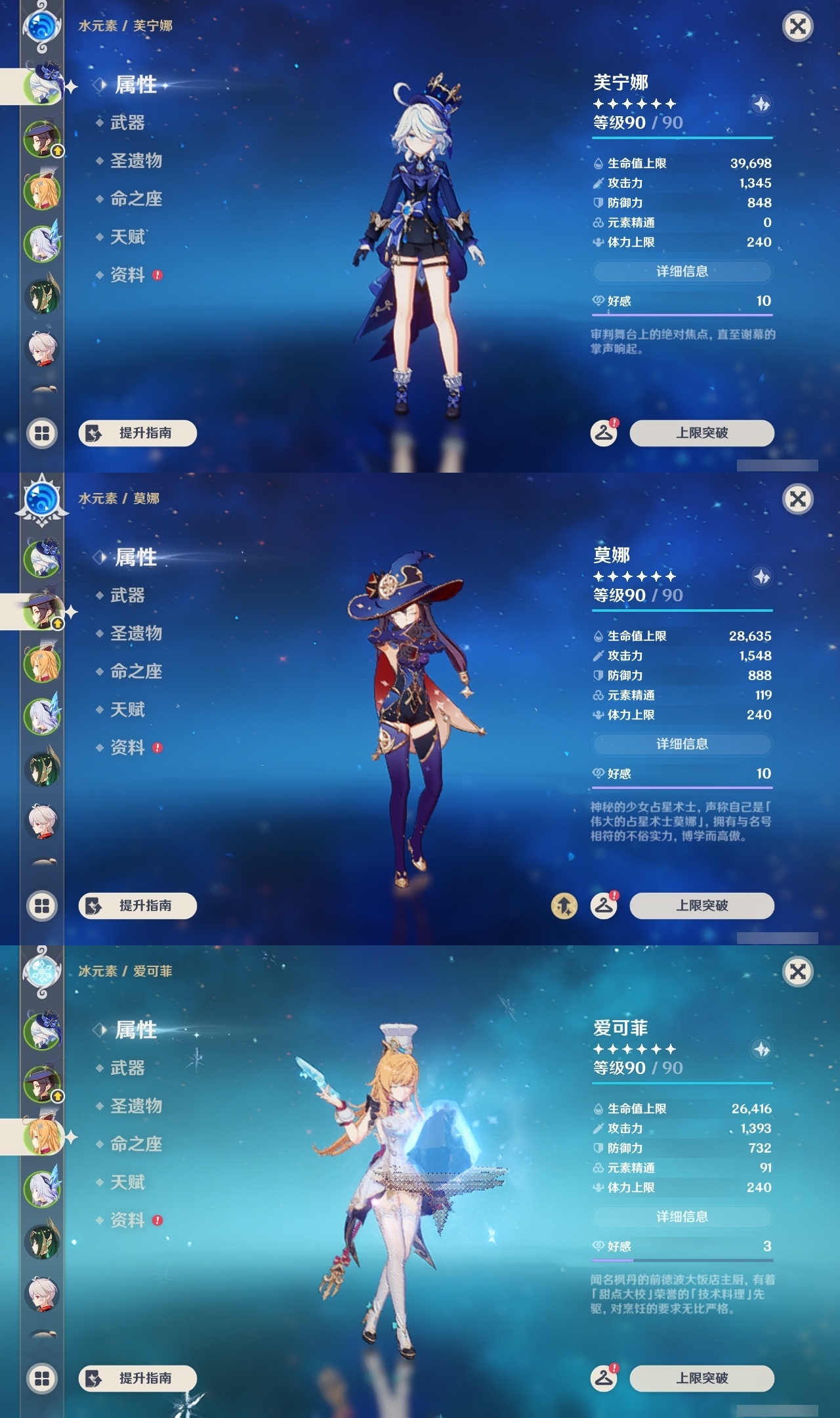The image size is (840, 1418).
Task: Click the glowing resonance icon beside Furina's stars
Action: pos(761,105)
